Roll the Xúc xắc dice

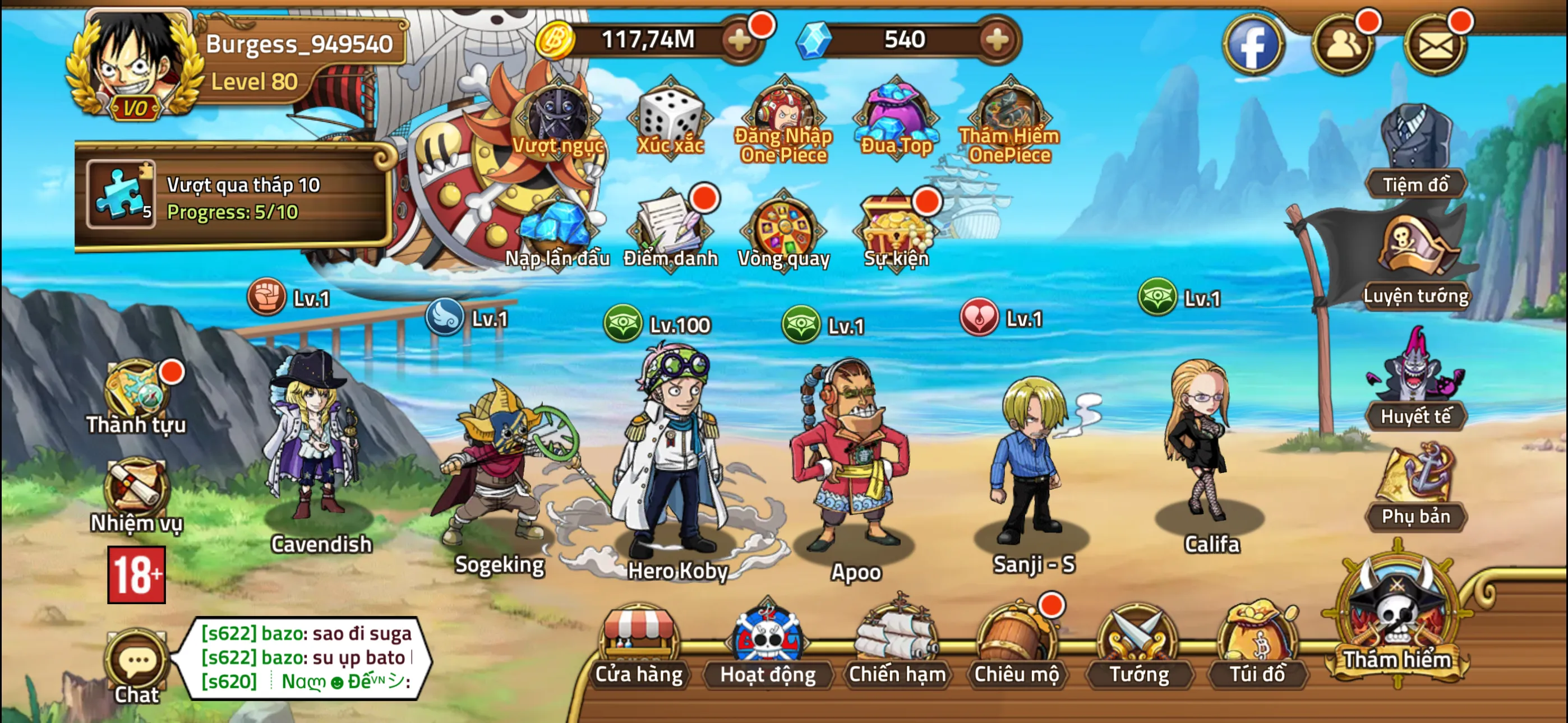click(670, 119)
